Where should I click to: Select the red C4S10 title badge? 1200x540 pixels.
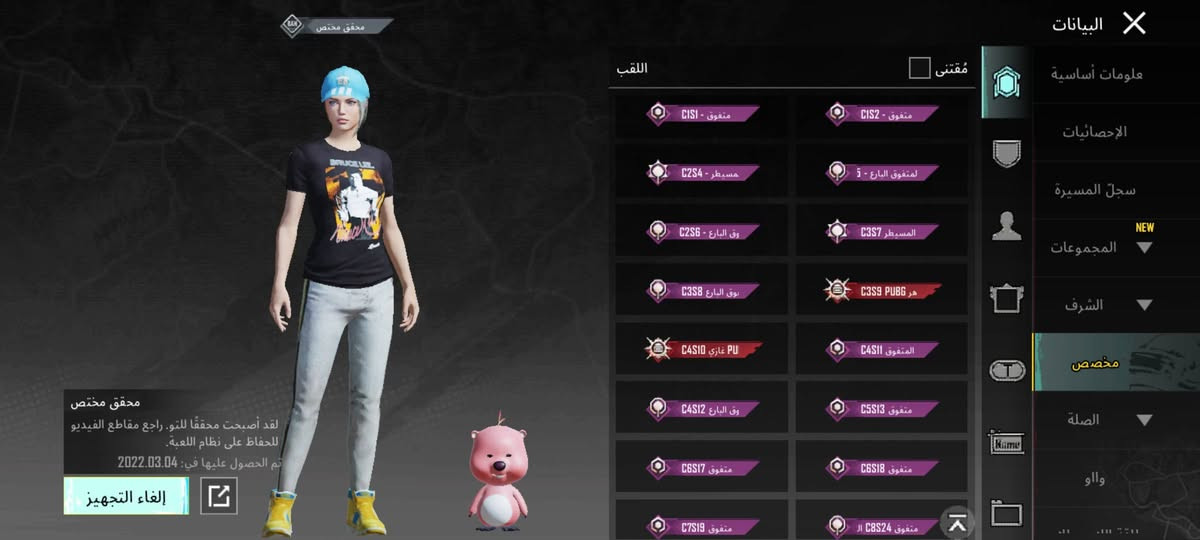pos(702,349)
